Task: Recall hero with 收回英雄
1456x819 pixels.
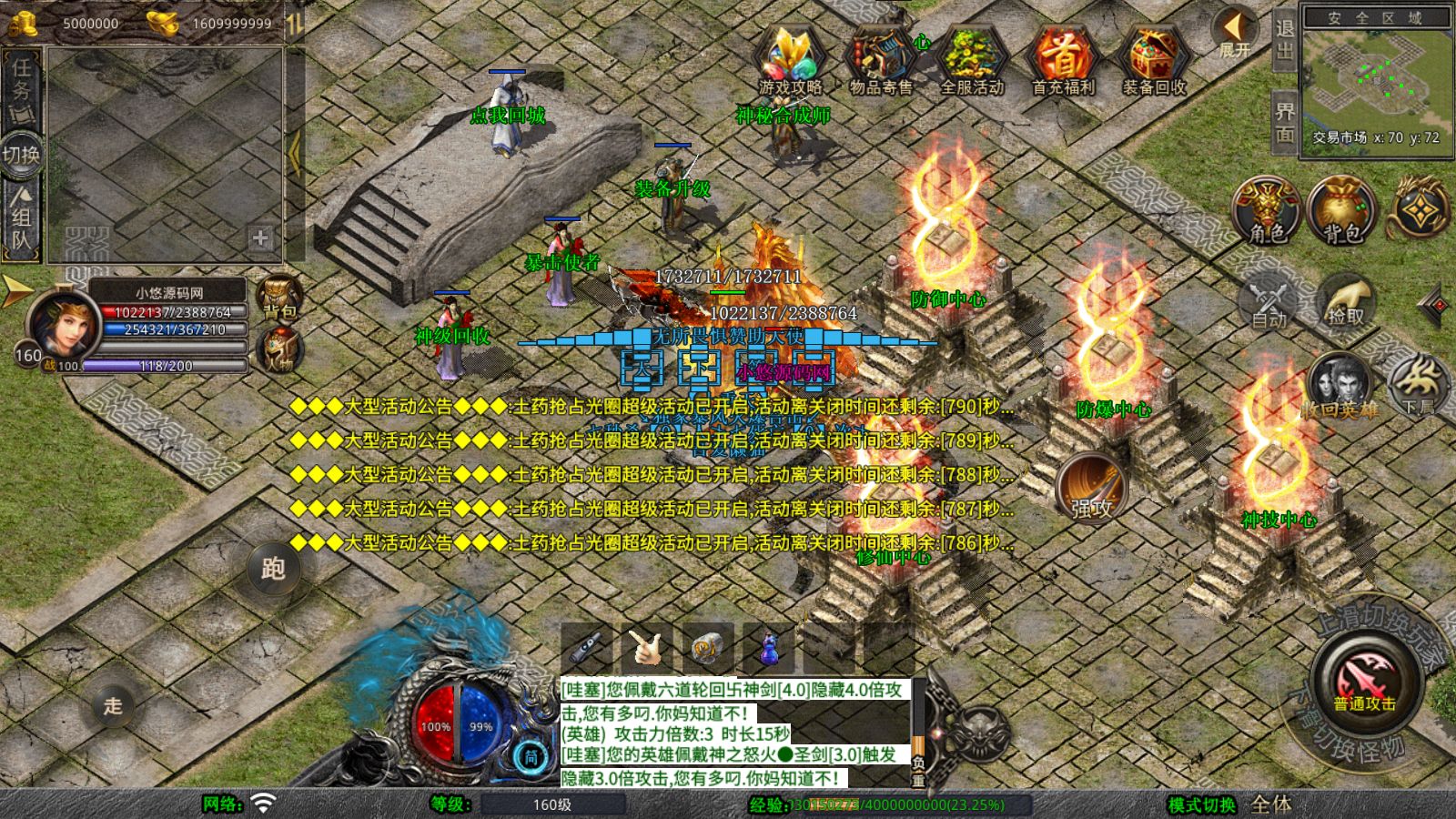Action: click(1339, 387)
